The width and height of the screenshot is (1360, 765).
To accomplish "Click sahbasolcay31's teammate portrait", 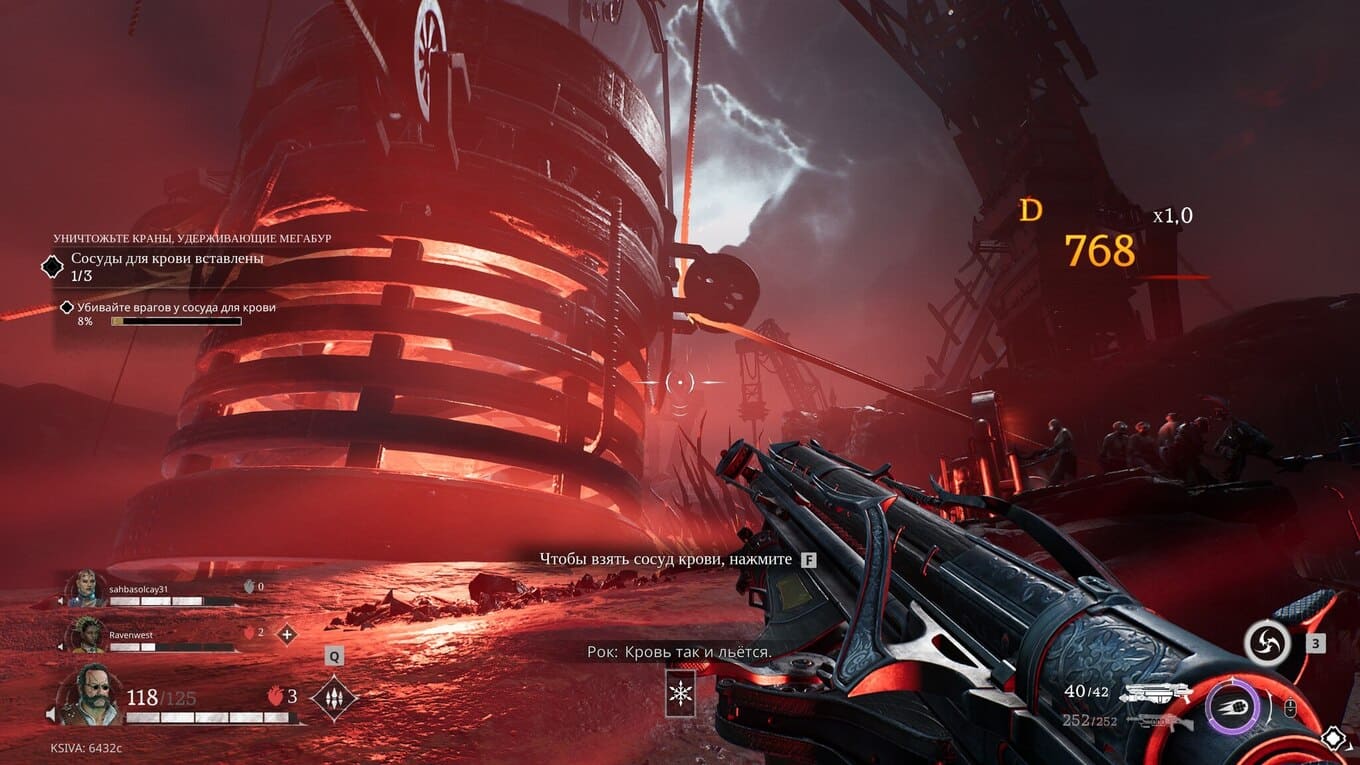I will [x=86, y=587].
